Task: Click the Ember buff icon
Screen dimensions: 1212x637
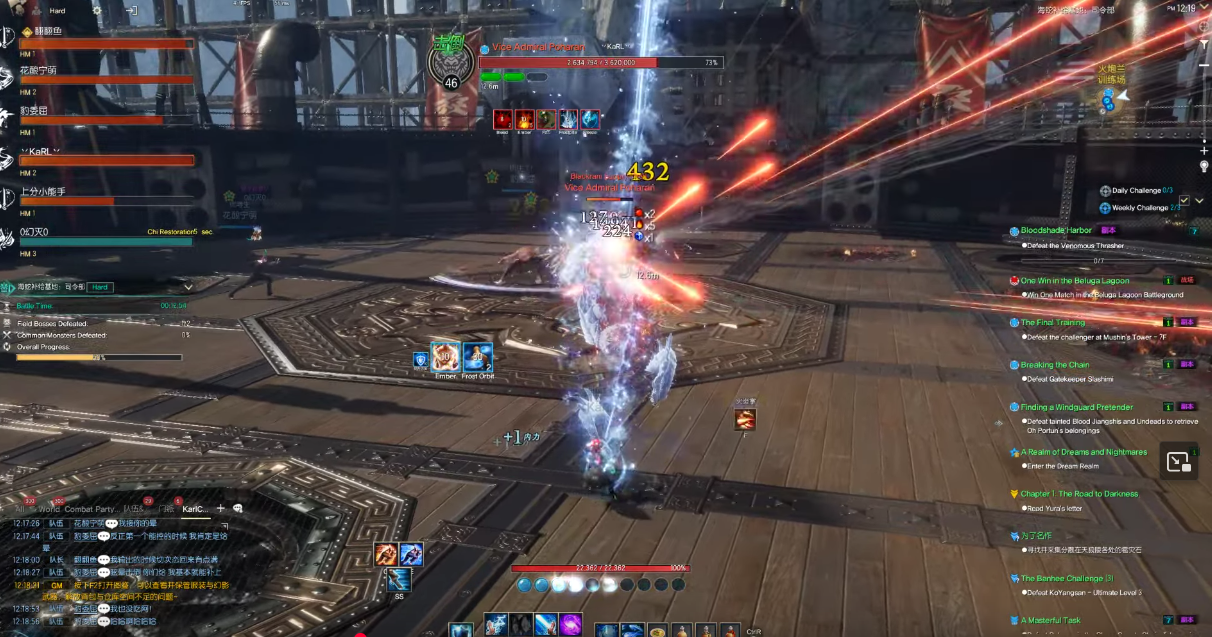Action: [445, 357]
